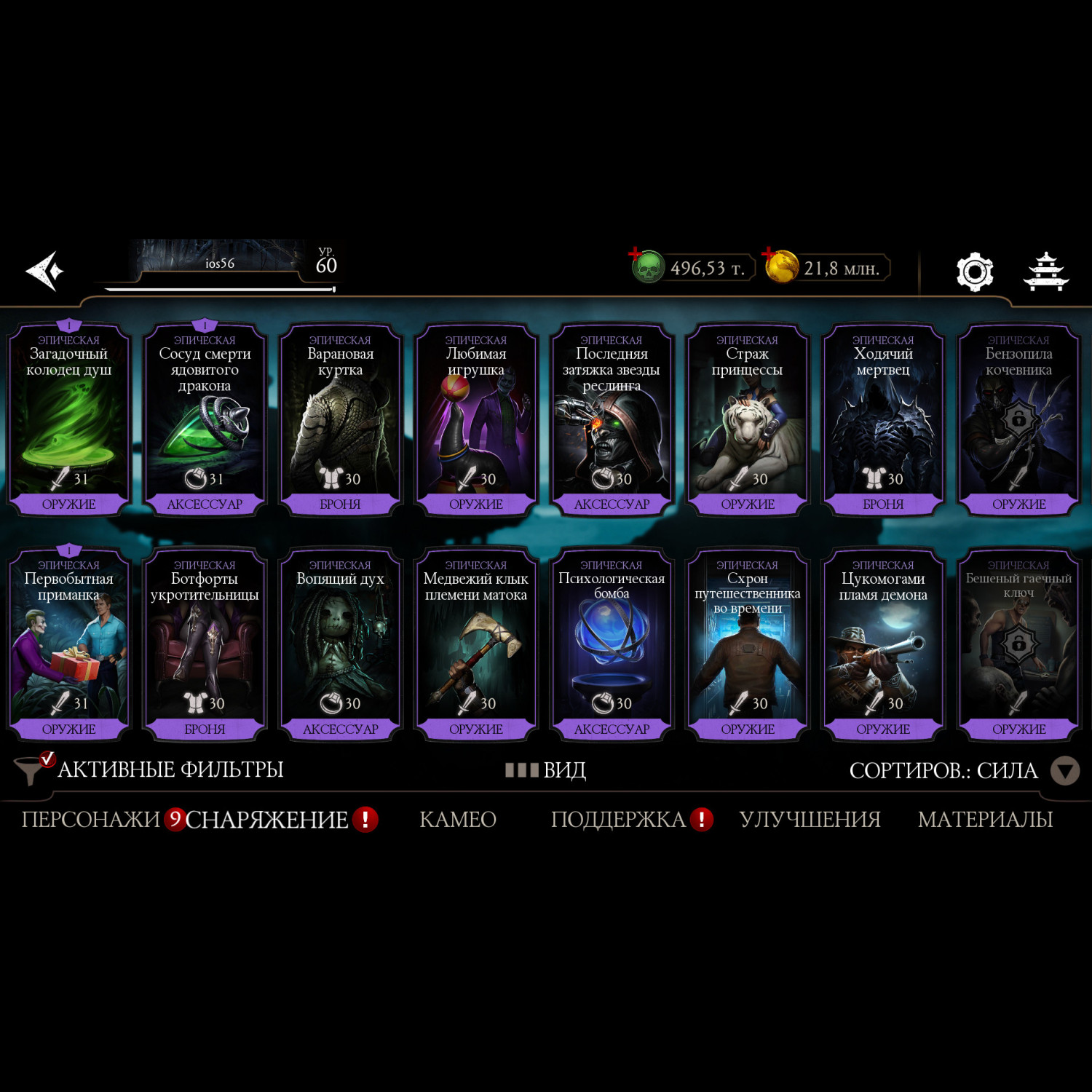This screenshot has height=1092, width=1092.
Task: Open the ПОДДЕРЖКА tab
Action: point(618,820)
